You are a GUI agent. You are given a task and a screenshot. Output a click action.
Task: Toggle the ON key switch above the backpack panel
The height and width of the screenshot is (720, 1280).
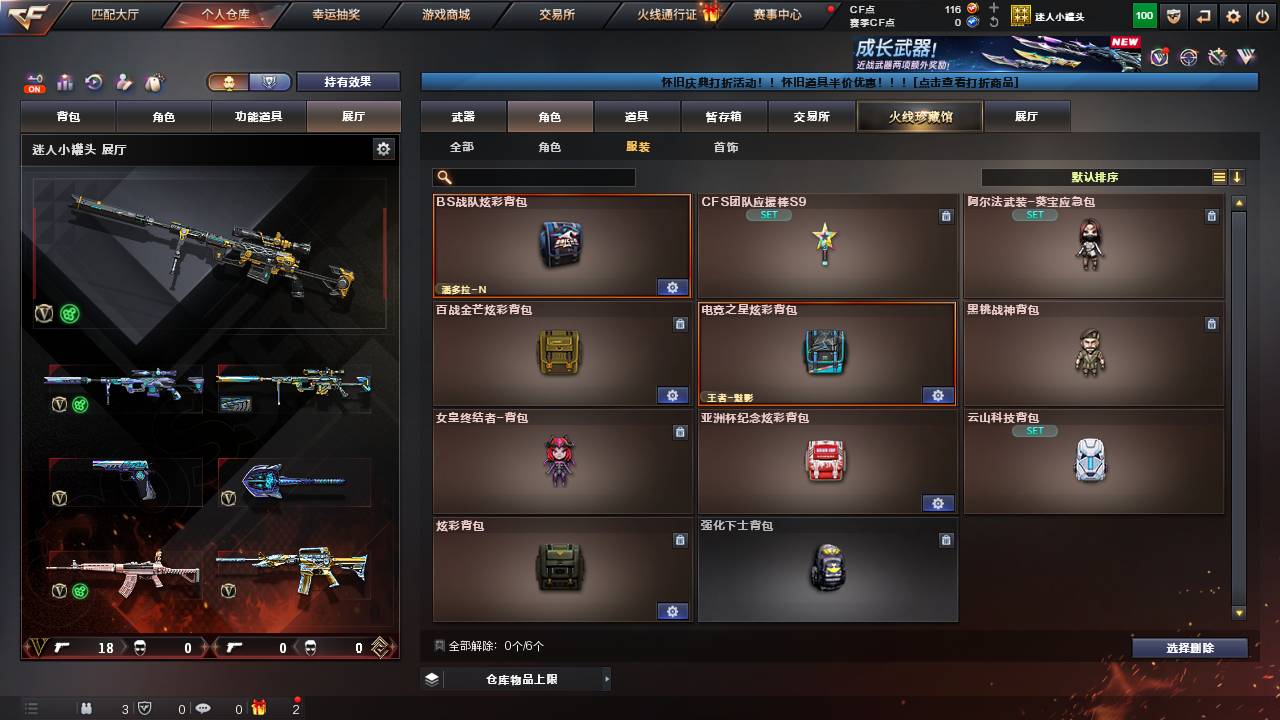pyautogui.click(x=33, y=80)
